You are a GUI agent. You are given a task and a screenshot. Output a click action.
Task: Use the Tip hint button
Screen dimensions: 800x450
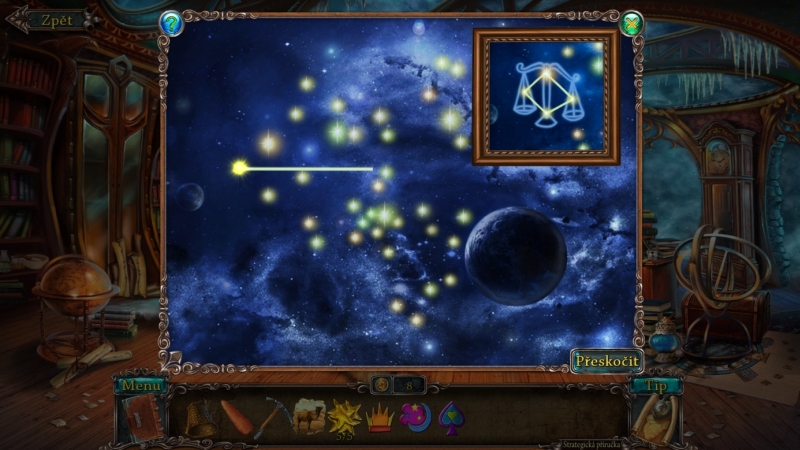click(656, 385)
